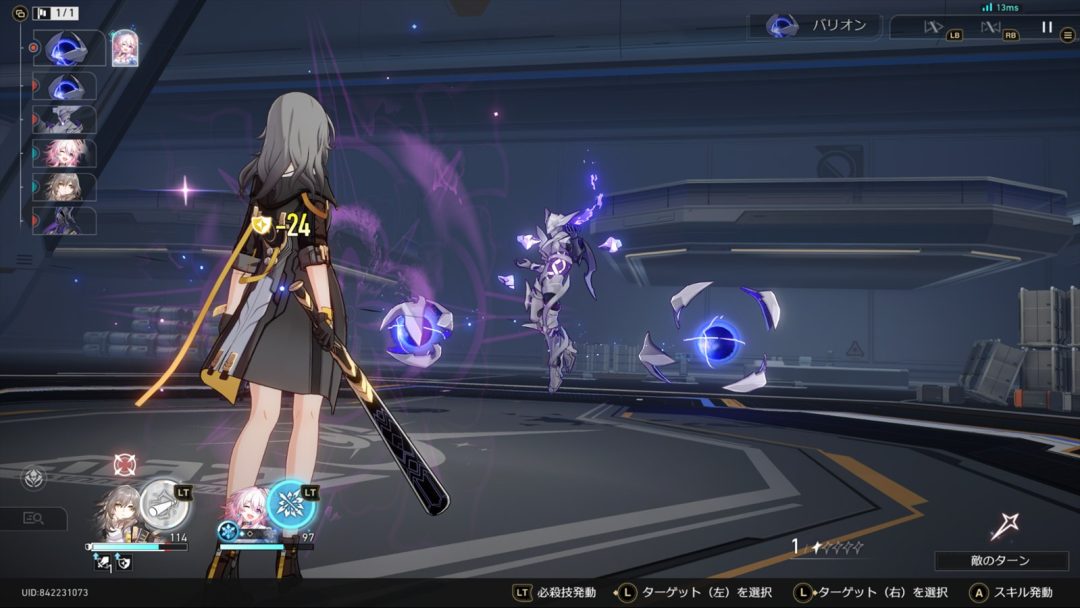Activate March 7th's ice crystal ultimate

tap(291, 503)
